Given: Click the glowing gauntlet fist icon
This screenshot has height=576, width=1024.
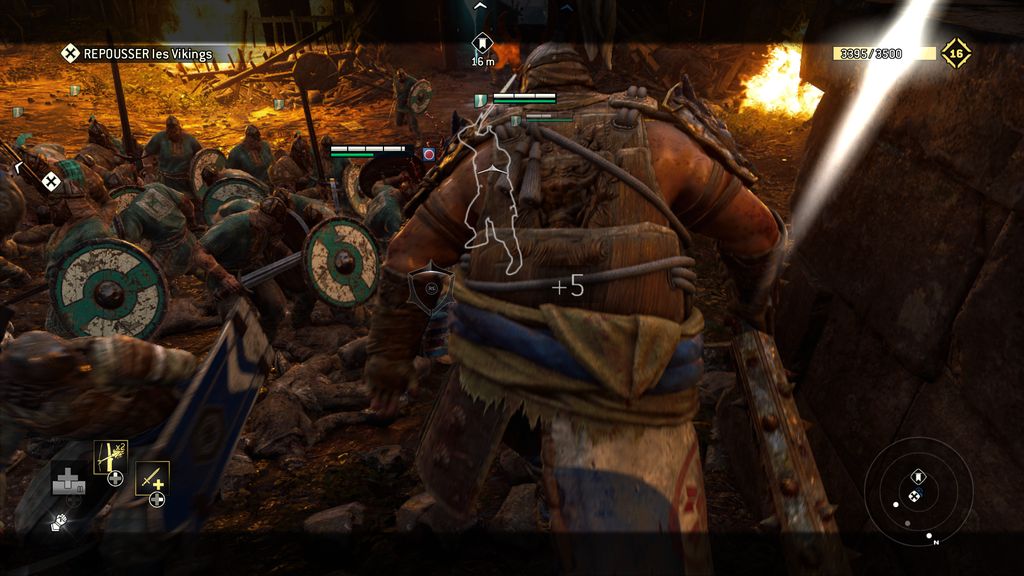Looking at the screenshot, I should pos(59,522).
